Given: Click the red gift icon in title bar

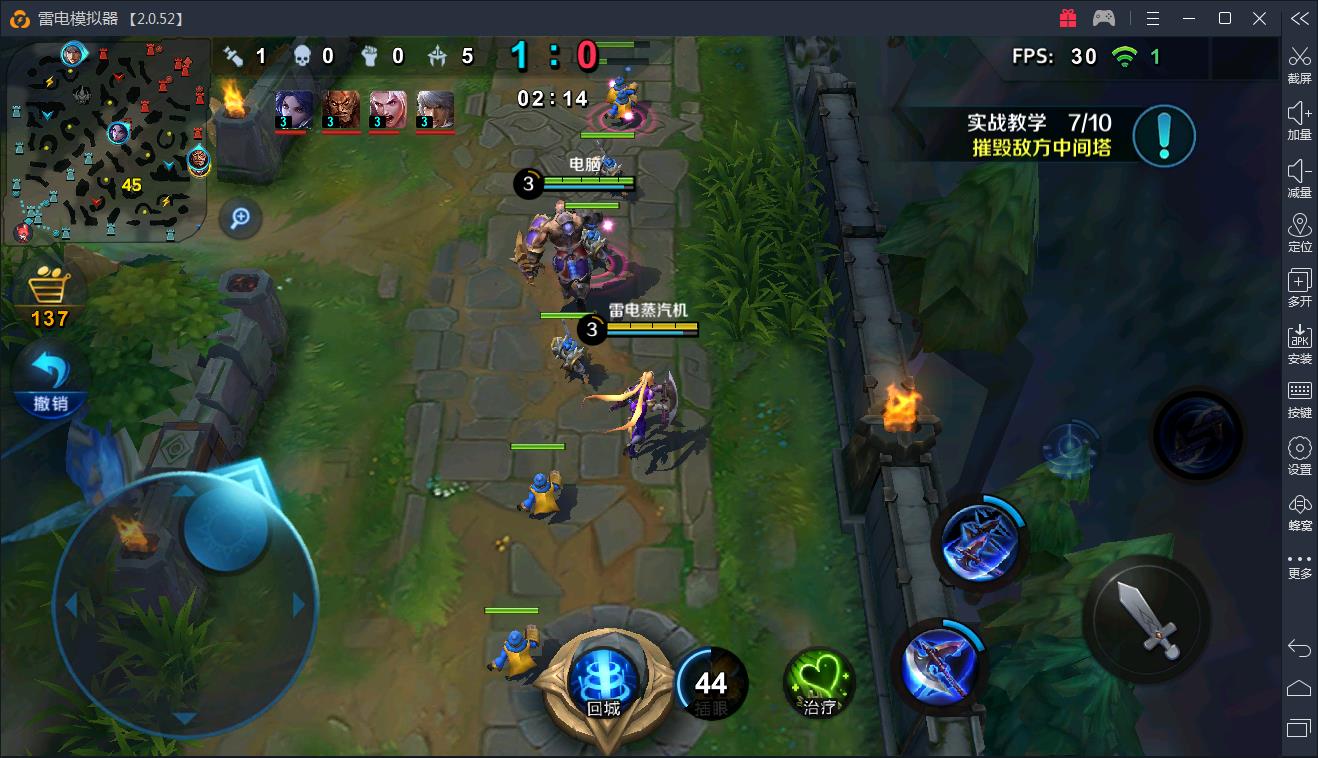Looking at the screenshot, I should [x=1068, y=17].
